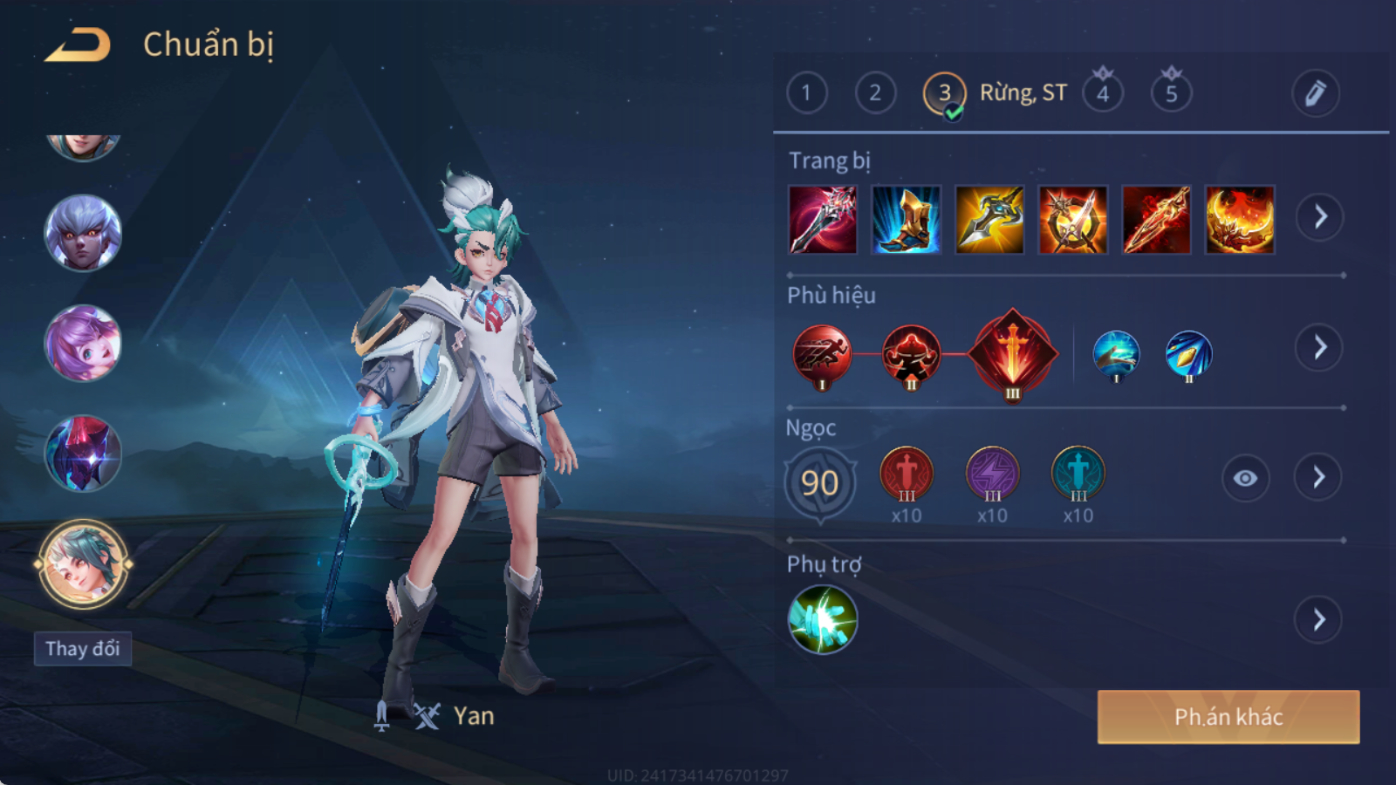Choose the level III sword badge
Screen dimensions: 1396x785
[x=1012, y=352]
